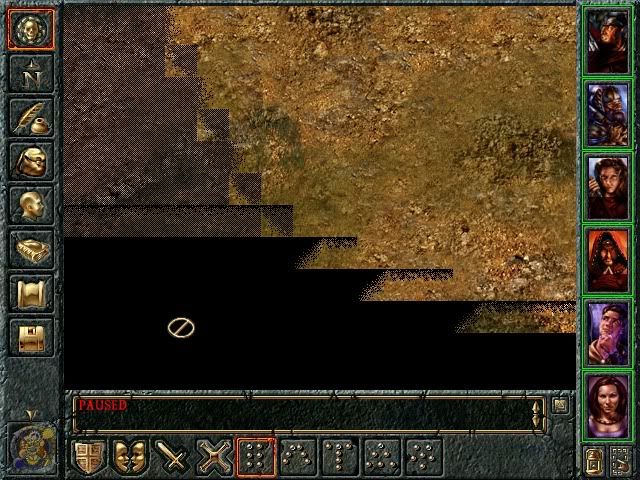Select the purple-robed man portrait
640x480 pixels.
pyautogui.click(x=607, y=335)
